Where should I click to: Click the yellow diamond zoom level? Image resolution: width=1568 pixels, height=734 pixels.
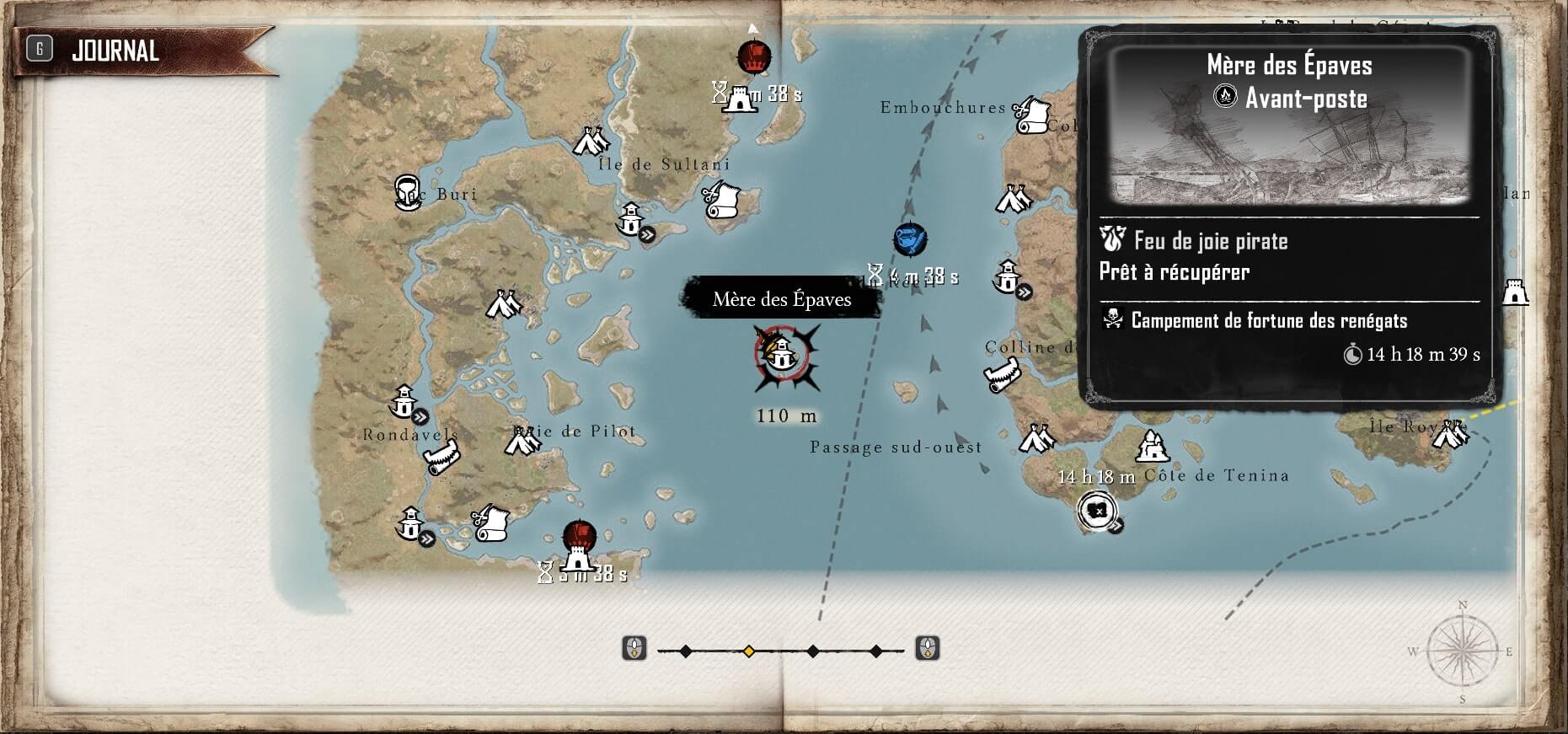tap(748, 651)
